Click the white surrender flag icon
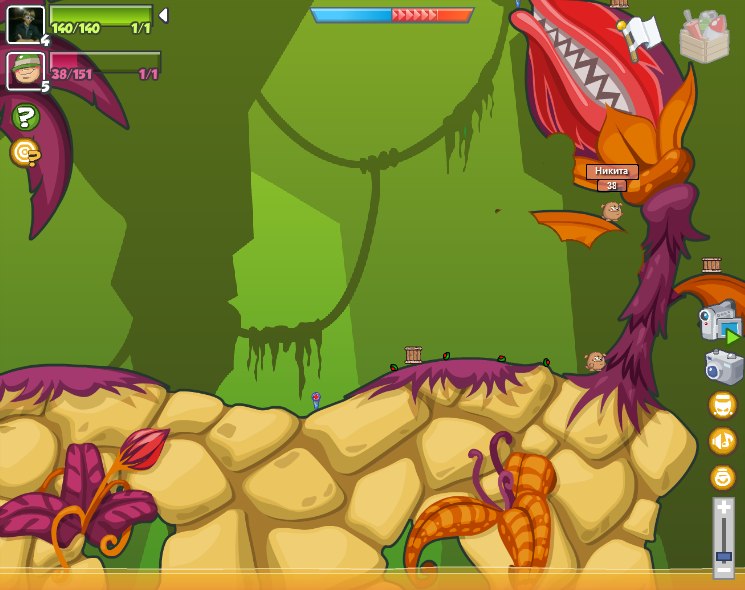 (x=641, y=35)
